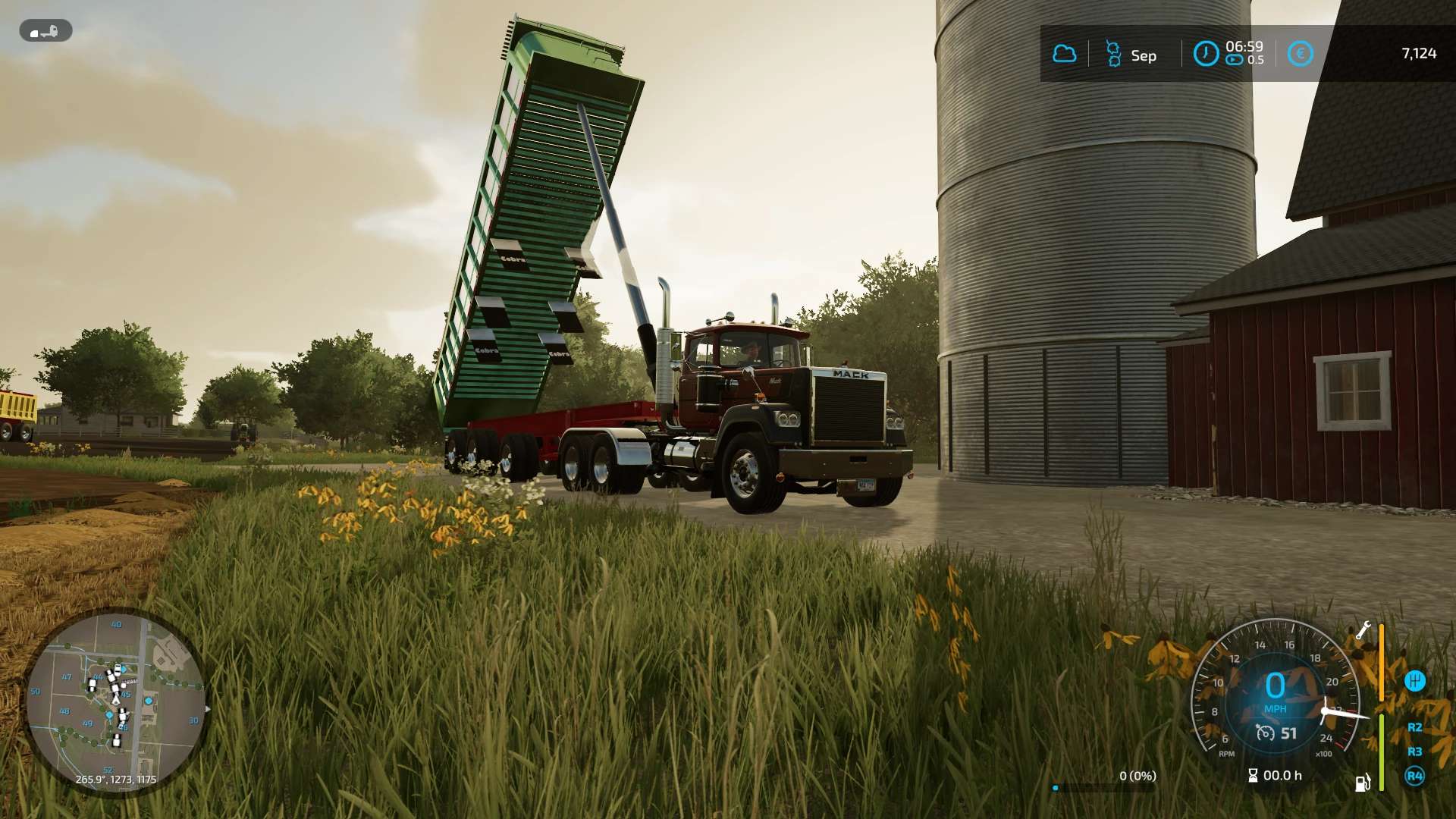
Task: Click the cloud weather icon
Action: [x=1064, y=54]
